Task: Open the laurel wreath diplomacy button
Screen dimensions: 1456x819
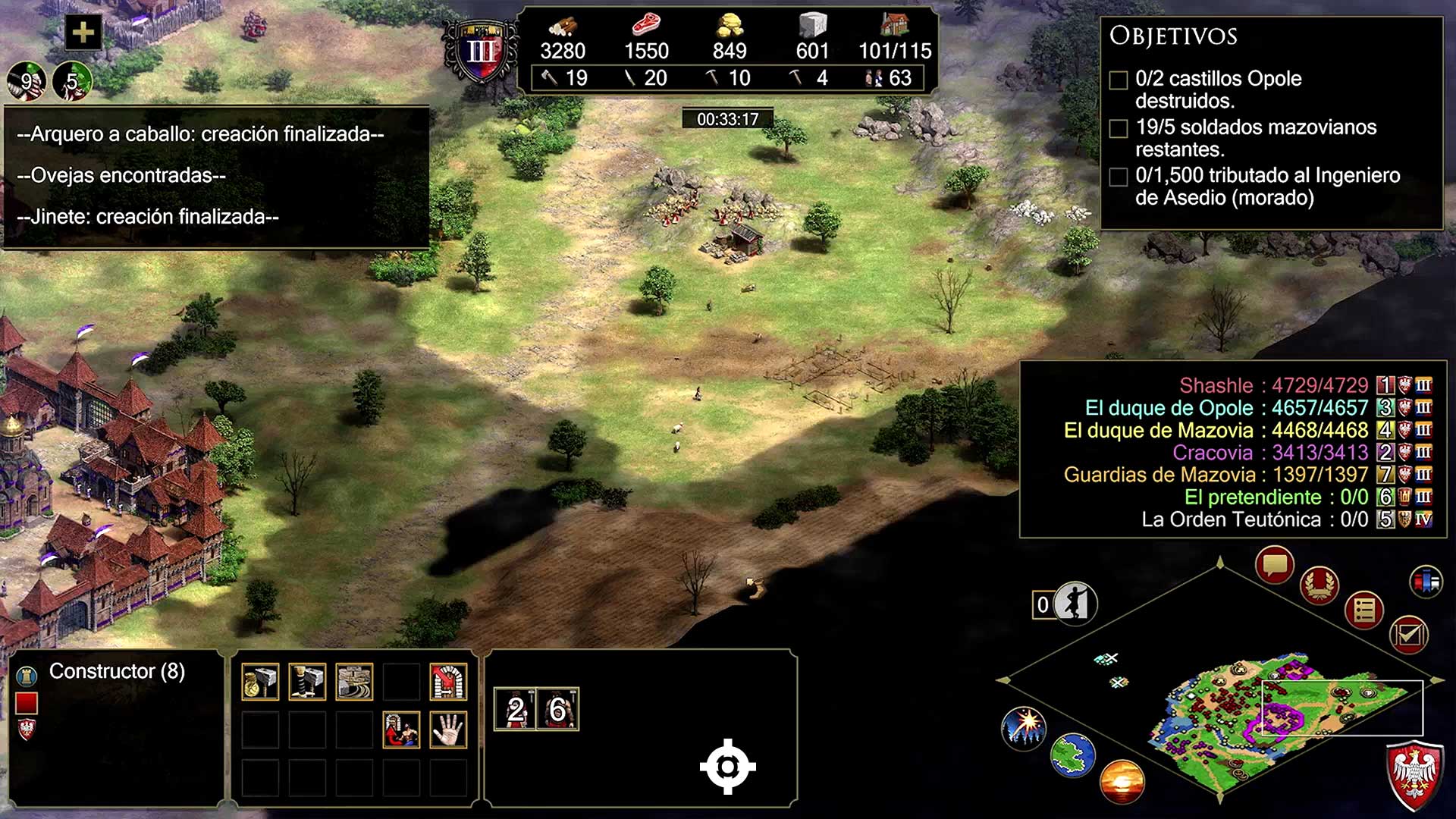Action: pos(1319,585)
